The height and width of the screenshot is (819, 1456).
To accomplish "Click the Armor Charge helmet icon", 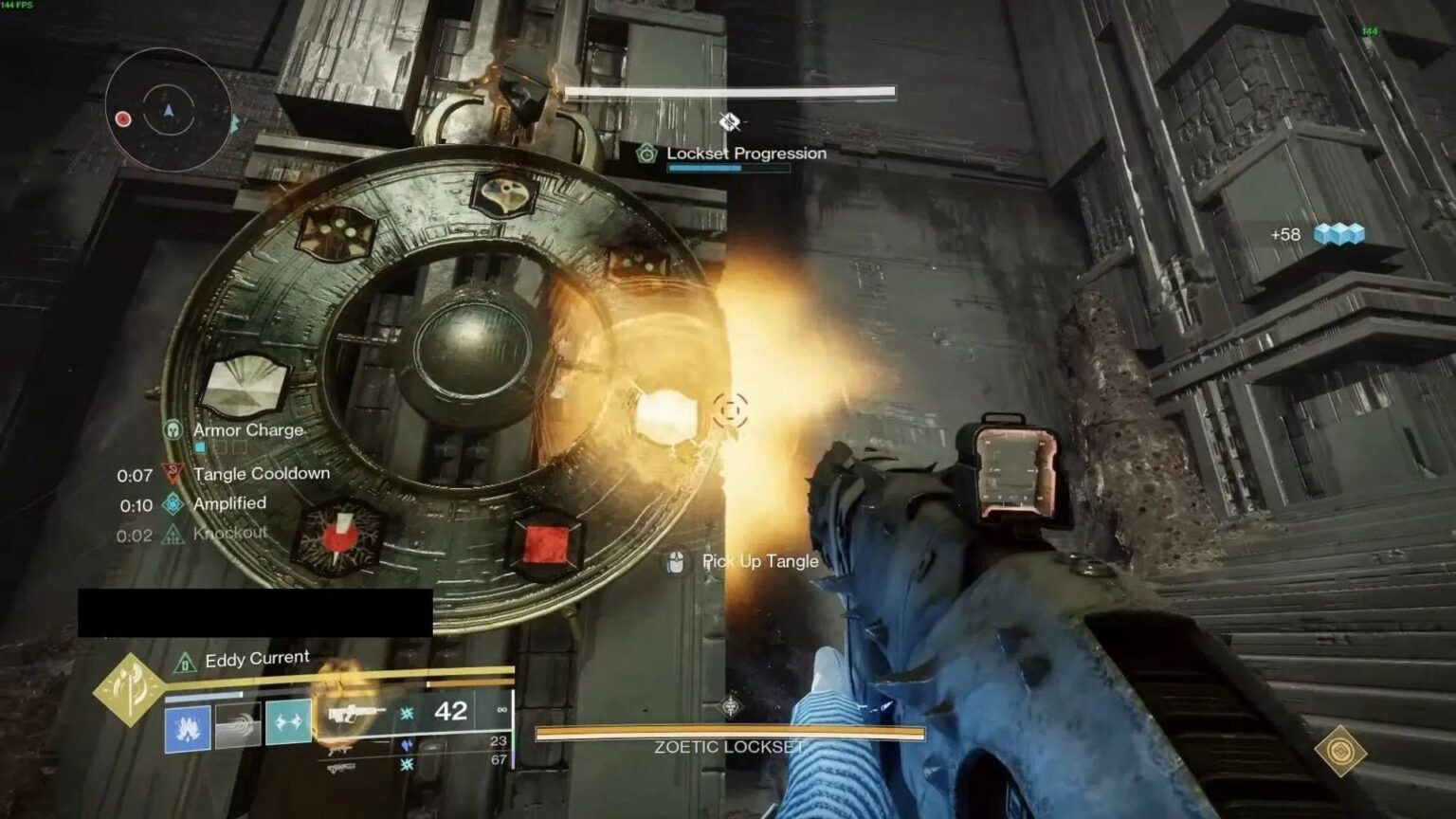I will 173,429.
